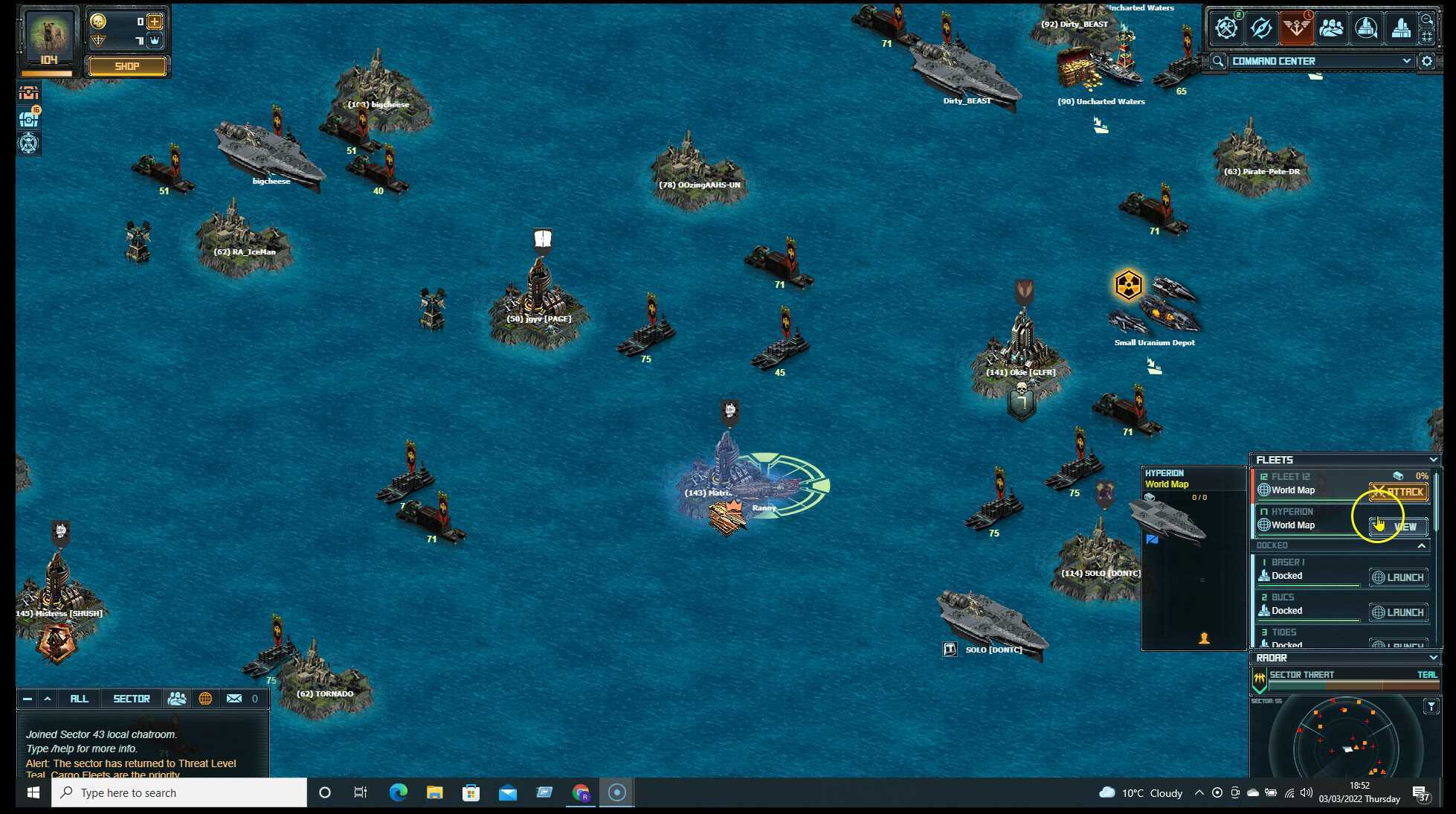
Task: Open settings via the gear icon
Action: click(1427, 61)
